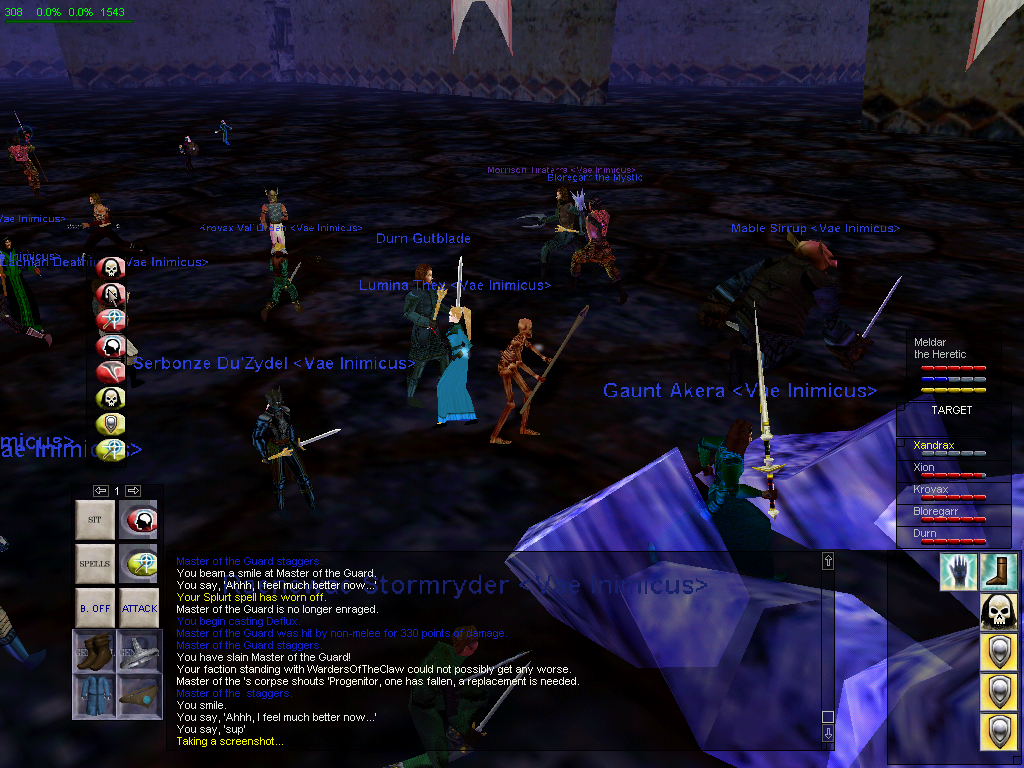Activate the ATTACK button
The width and height of the screenshot is (1024, 768).
point(139,608)
